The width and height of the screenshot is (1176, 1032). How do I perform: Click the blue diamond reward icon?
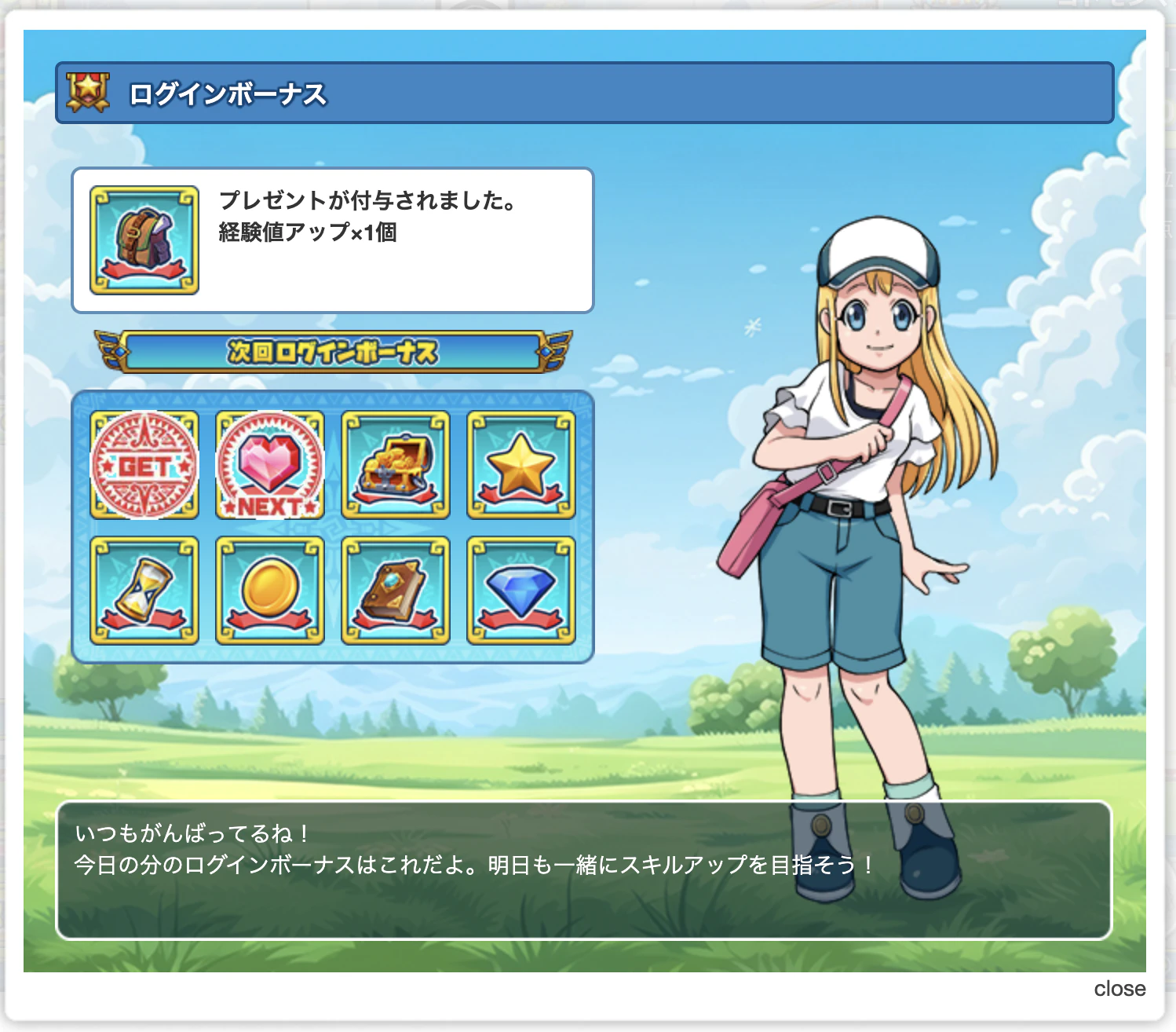[523, 591]
